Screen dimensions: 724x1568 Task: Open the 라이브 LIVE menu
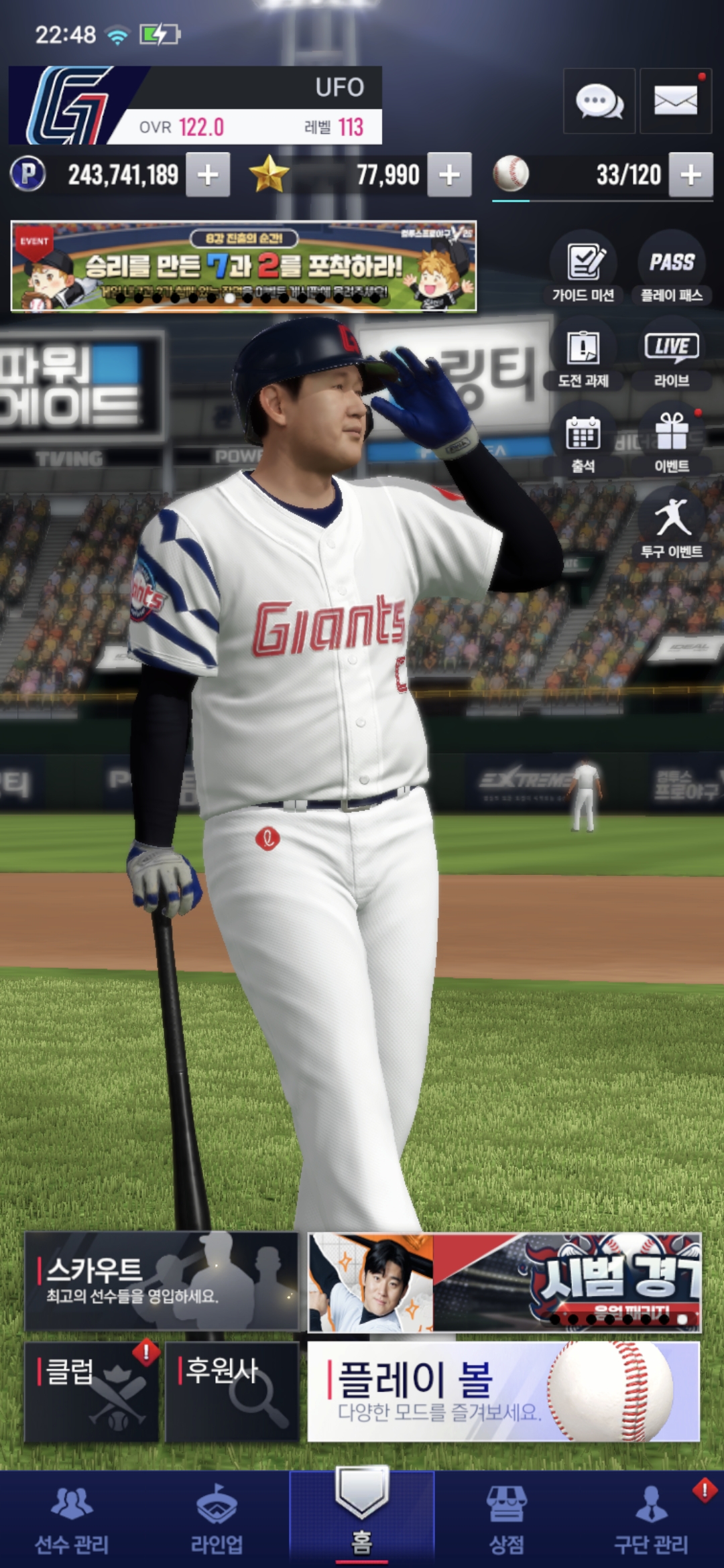672,355
